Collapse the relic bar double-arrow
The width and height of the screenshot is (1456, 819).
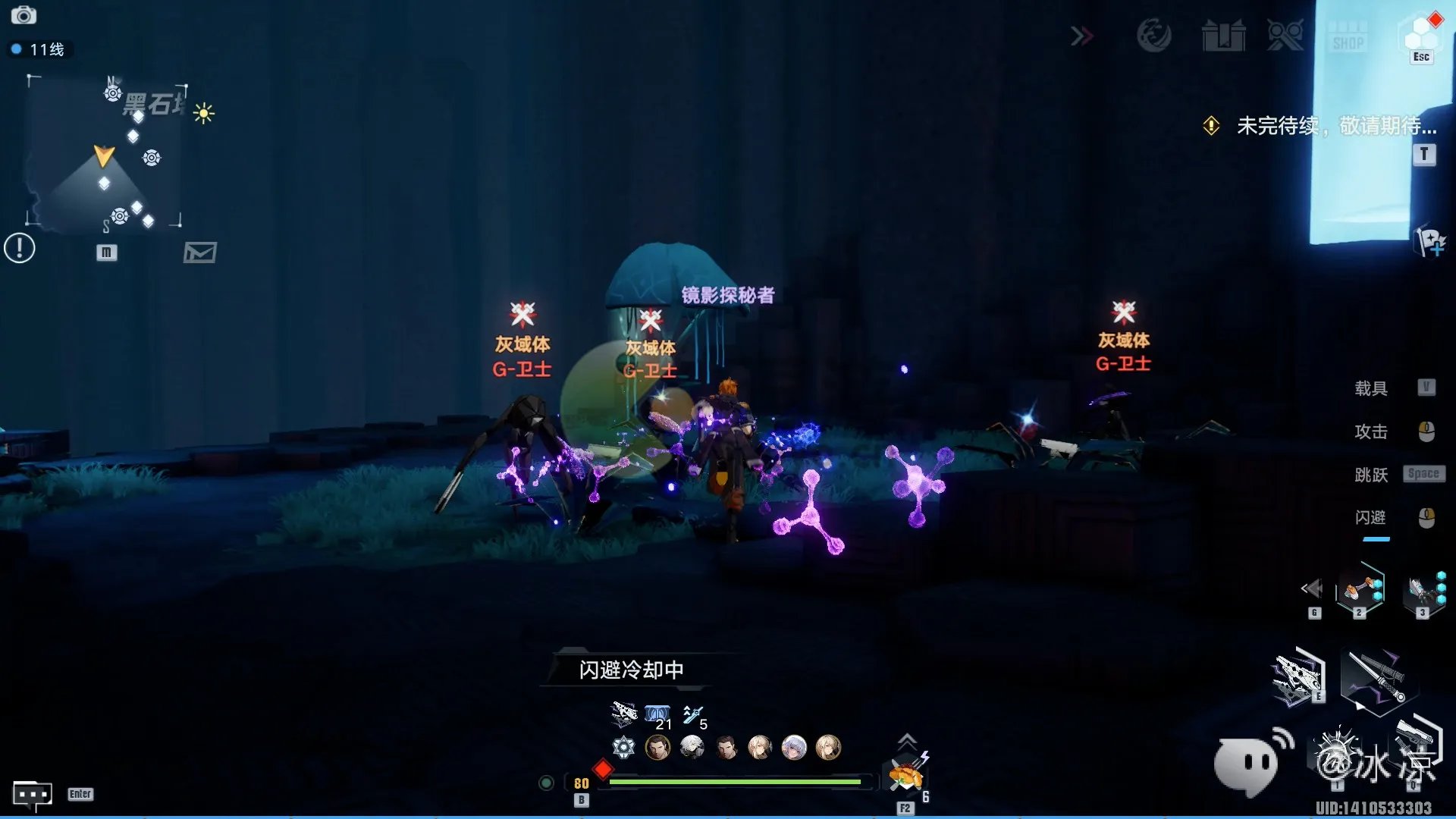(1311, 588)
